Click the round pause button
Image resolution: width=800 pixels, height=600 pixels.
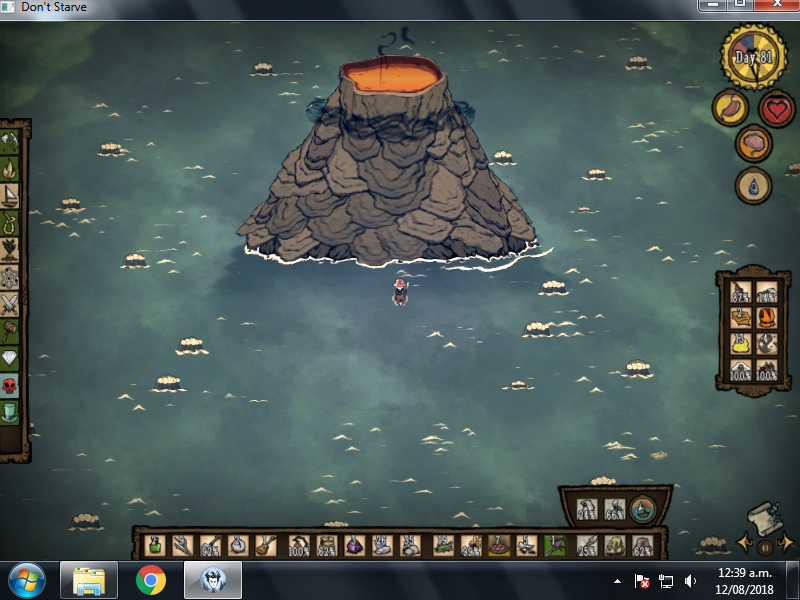coord(764,547)
